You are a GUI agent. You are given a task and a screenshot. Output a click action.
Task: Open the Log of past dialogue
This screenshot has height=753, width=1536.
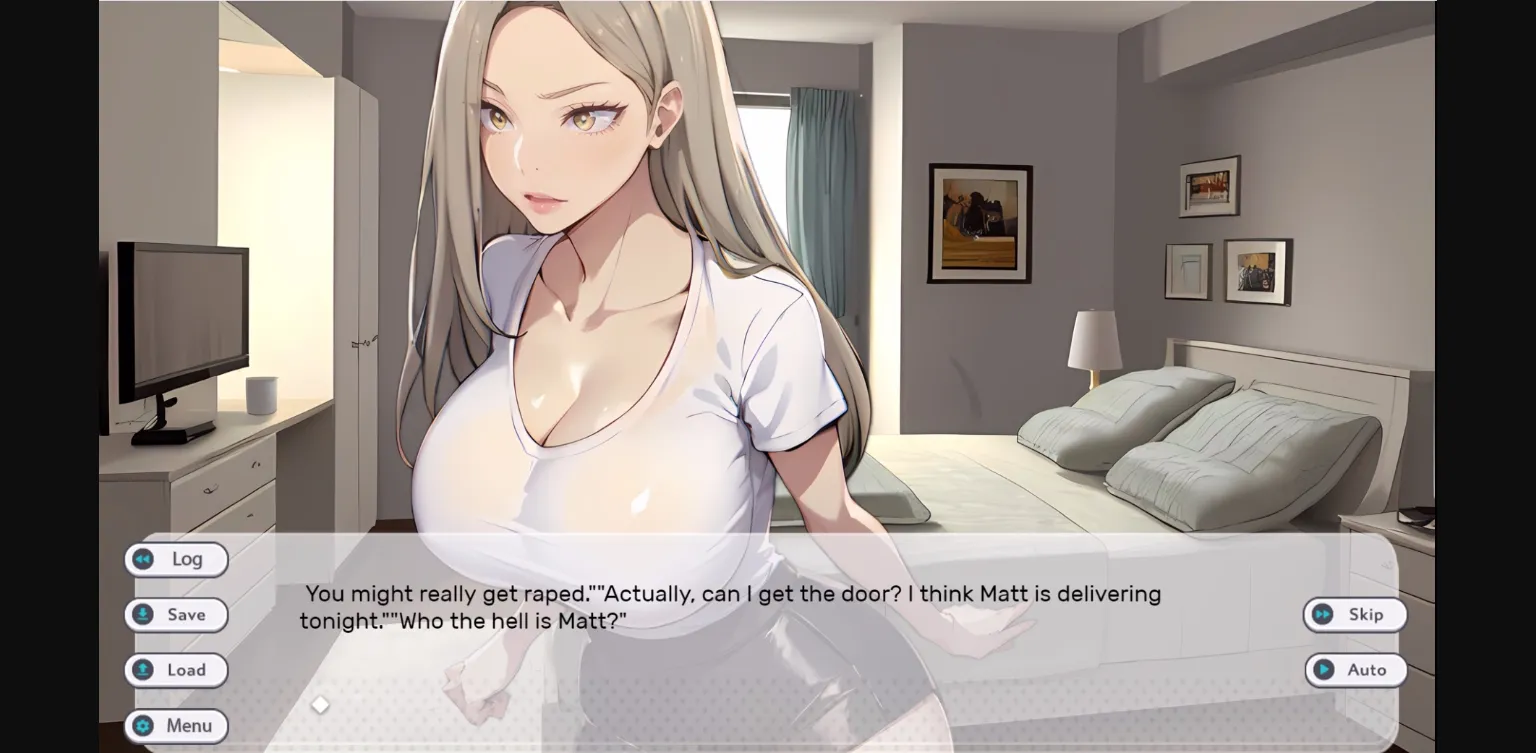(176, 559)
